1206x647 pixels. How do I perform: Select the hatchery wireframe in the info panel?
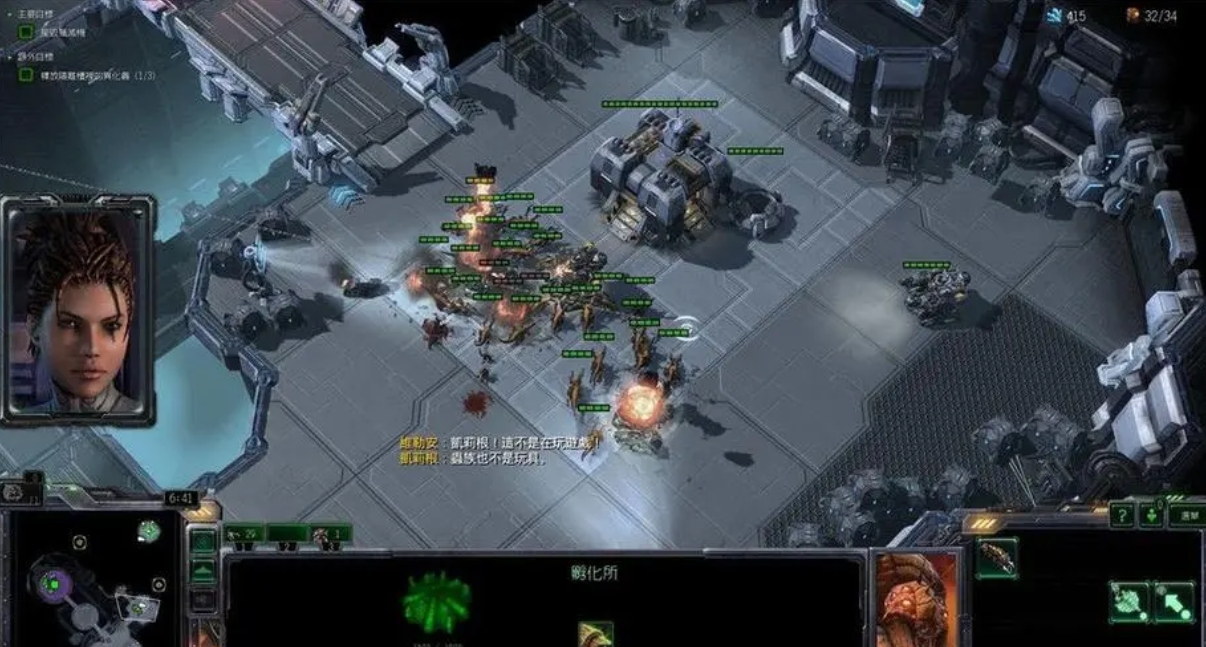[437, 602]
